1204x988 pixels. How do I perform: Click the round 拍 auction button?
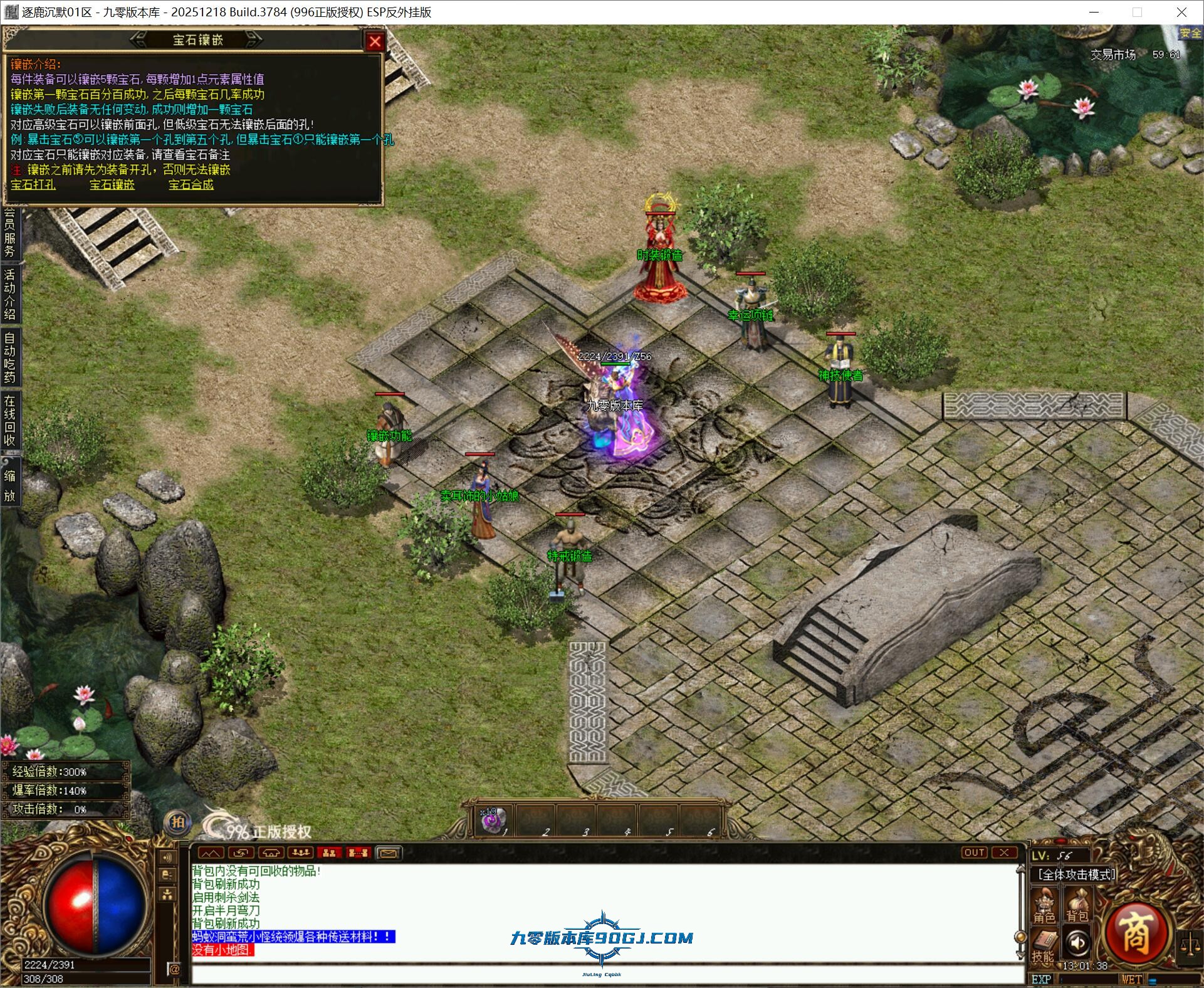(178, 822)
